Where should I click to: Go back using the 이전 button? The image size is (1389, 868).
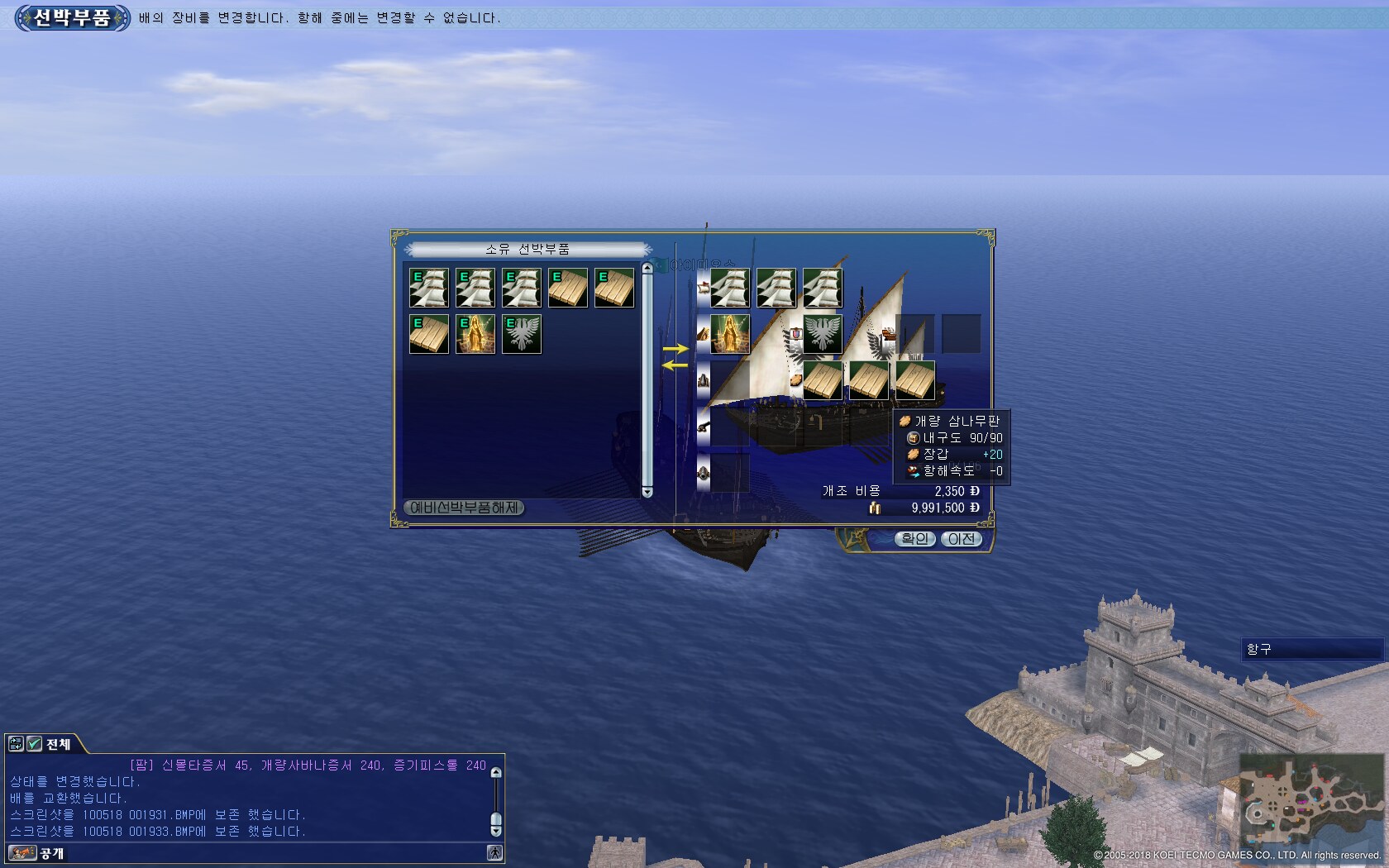pos(961,539)
